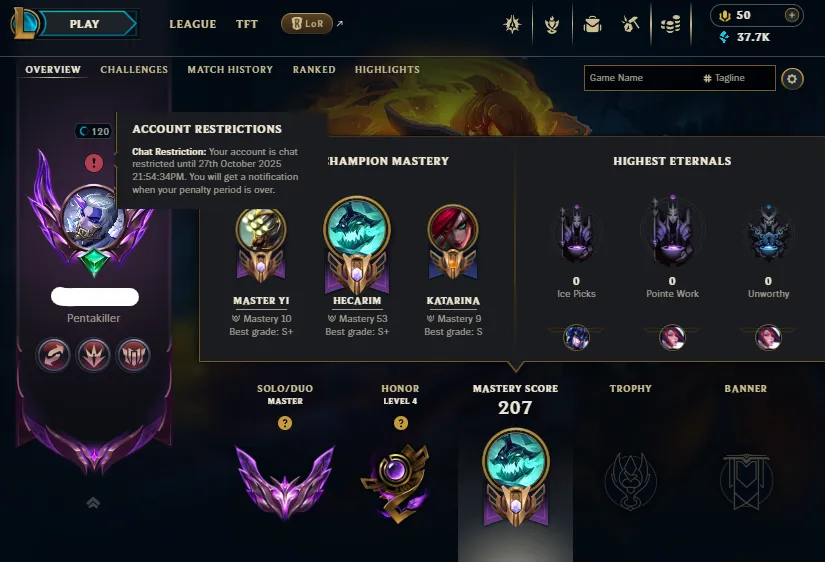This screenshot has height=569, width=832.
Task: Select the profile summoner icon
Action: pyautogui.click(x=92, y=215)
